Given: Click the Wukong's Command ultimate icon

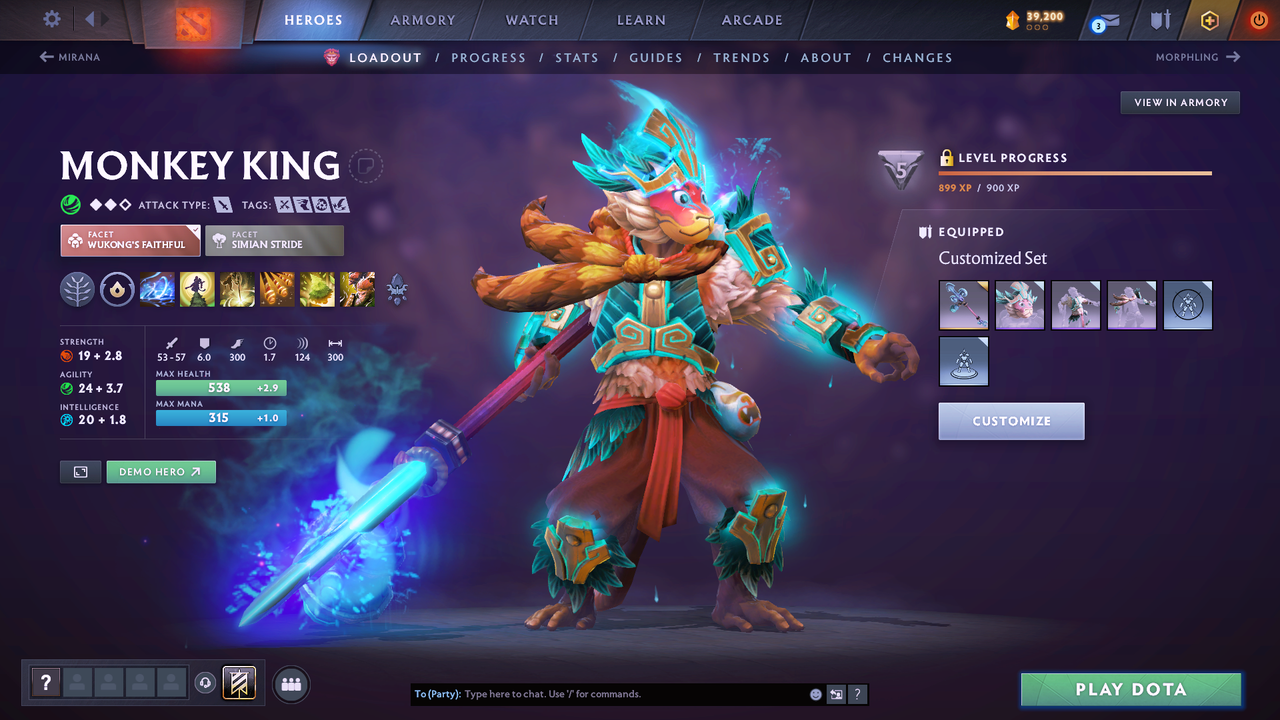Looking at the screenshot, I should tap(357, 289).
